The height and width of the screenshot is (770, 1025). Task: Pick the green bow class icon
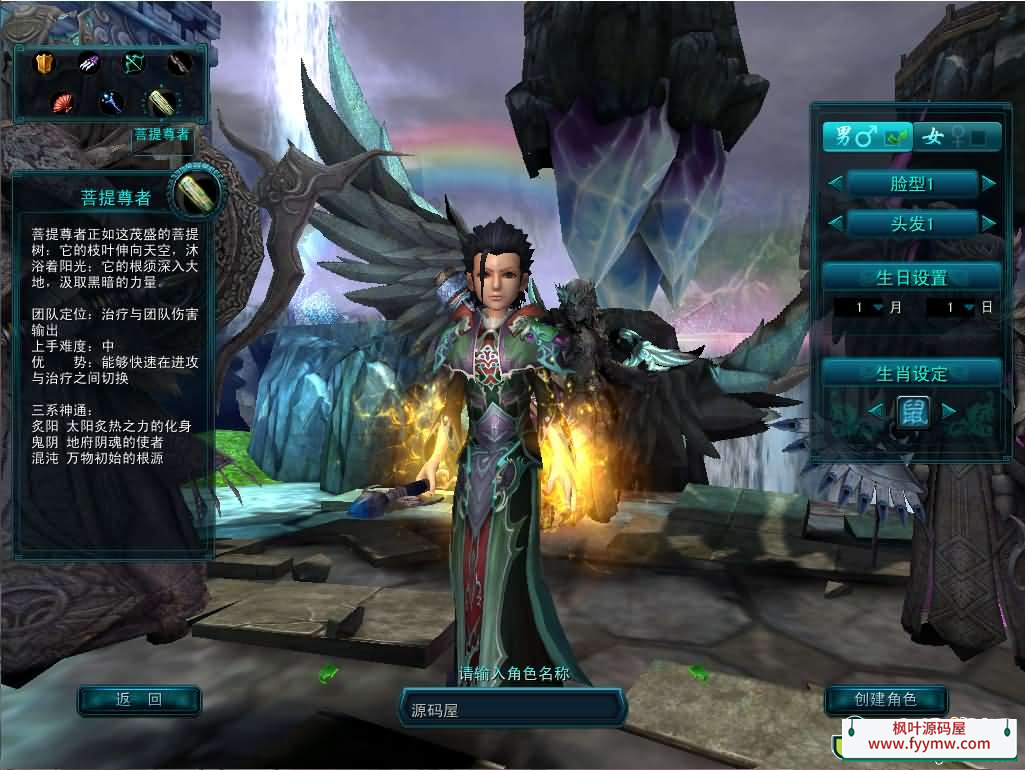tap(133, 64)
